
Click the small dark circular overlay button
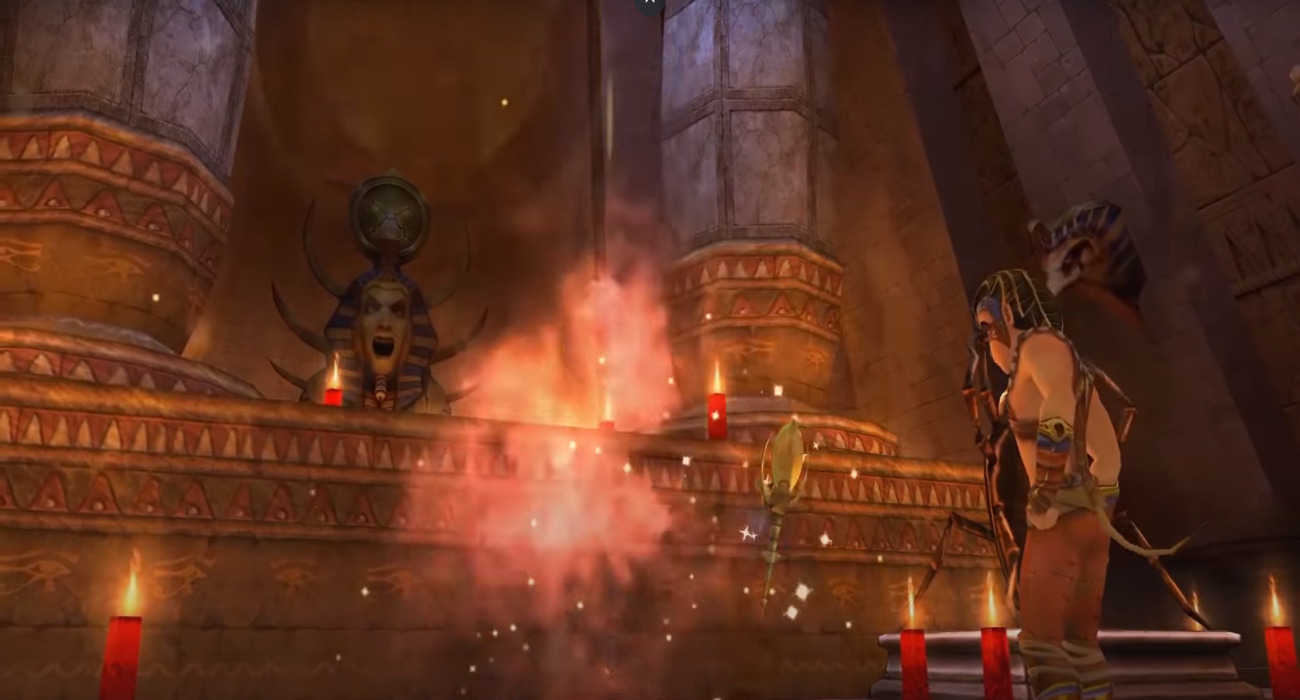(649, 3)
